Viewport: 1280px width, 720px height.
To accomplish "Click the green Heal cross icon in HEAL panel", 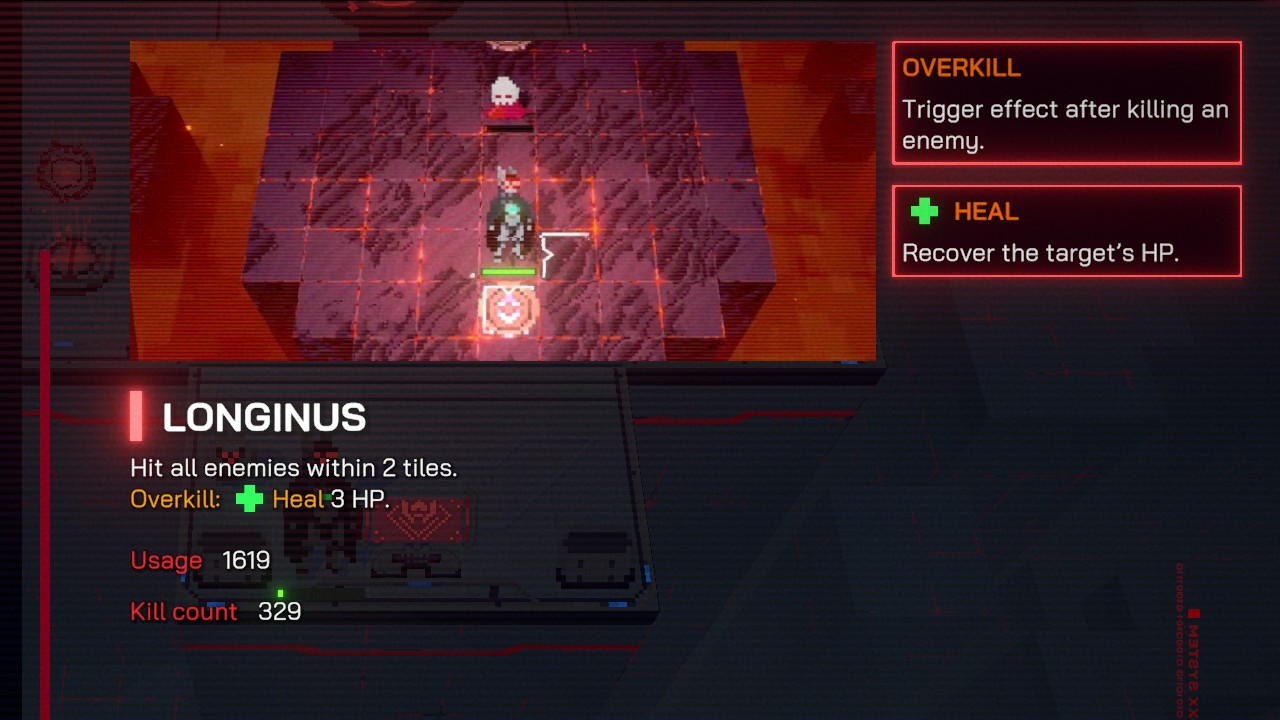I will 924,211.
